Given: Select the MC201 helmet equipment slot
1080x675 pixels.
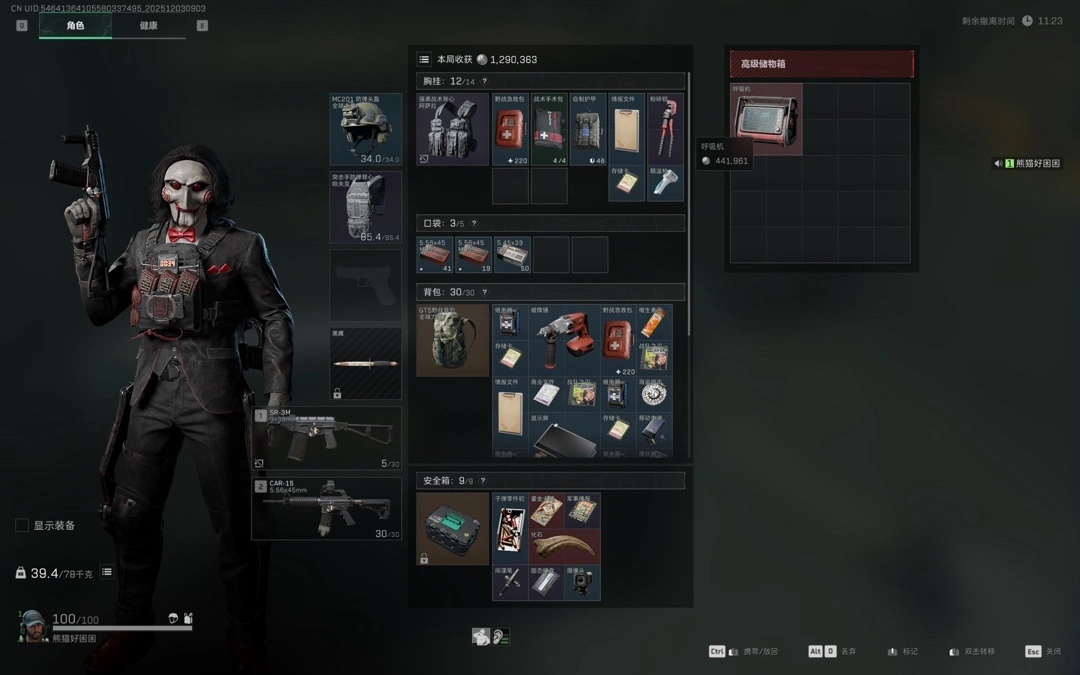Looking at the screenshot, I should point(365,129).
